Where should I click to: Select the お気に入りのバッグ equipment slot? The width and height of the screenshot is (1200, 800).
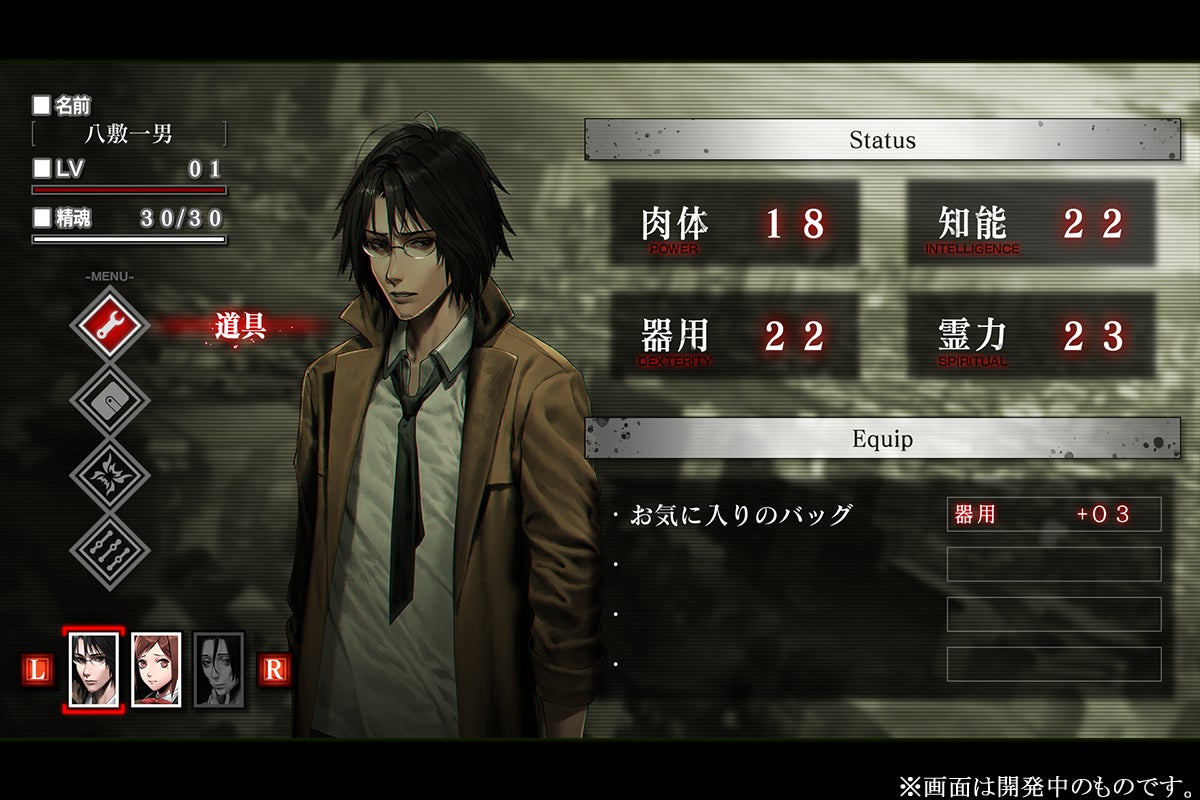[740, 515]
